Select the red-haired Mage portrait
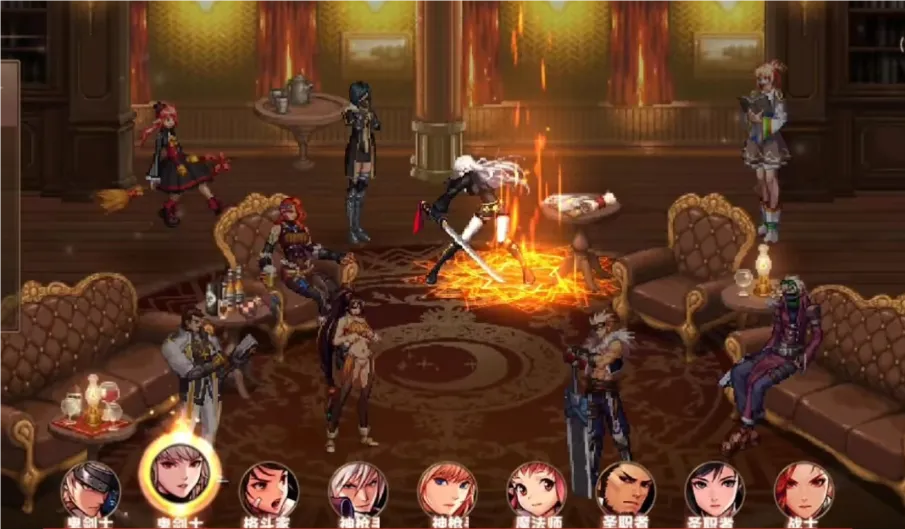 tap(537, 489)
